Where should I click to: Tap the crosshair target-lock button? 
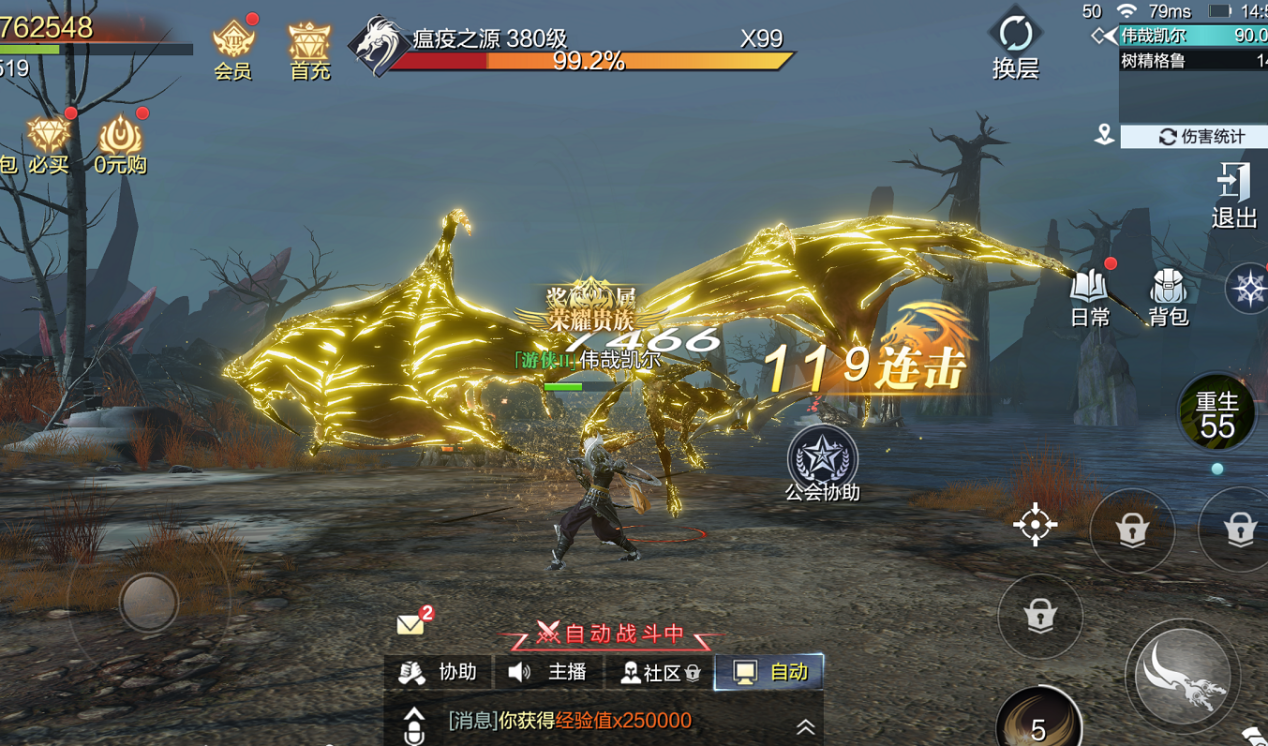tap(1035, 524)
